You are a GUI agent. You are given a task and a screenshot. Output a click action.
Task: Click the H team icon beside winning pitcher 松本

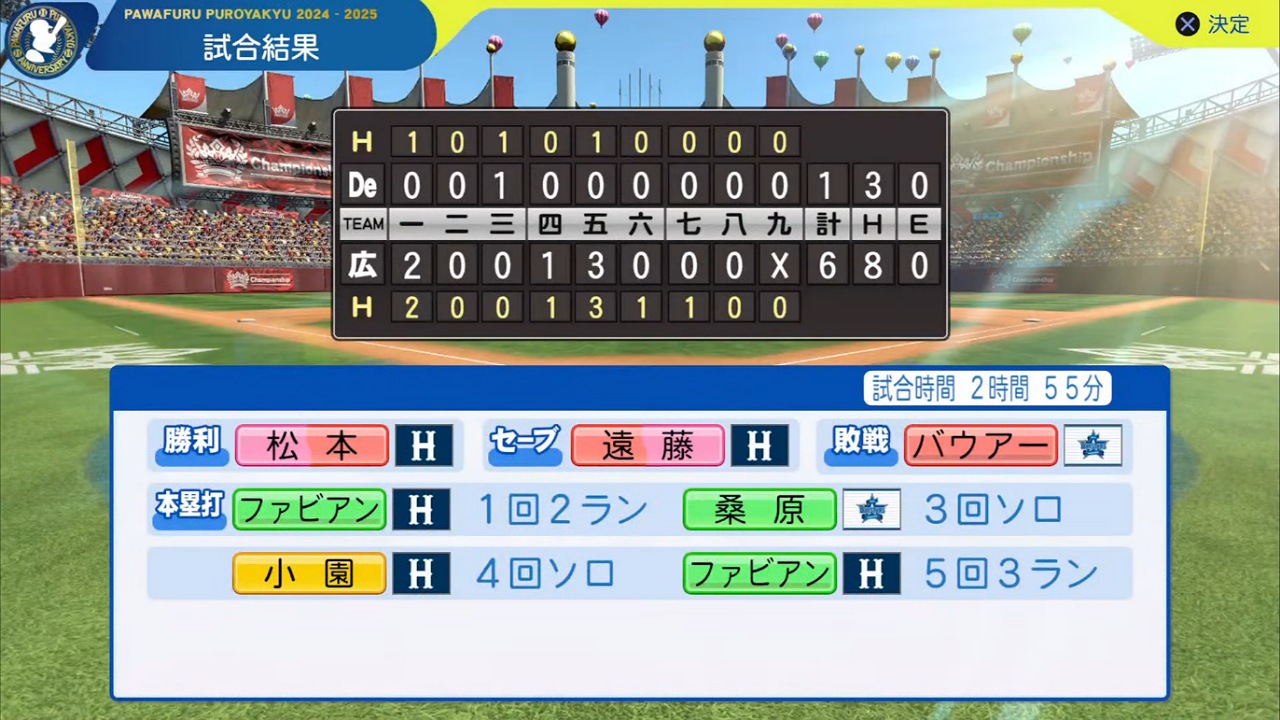coord(423,446)
